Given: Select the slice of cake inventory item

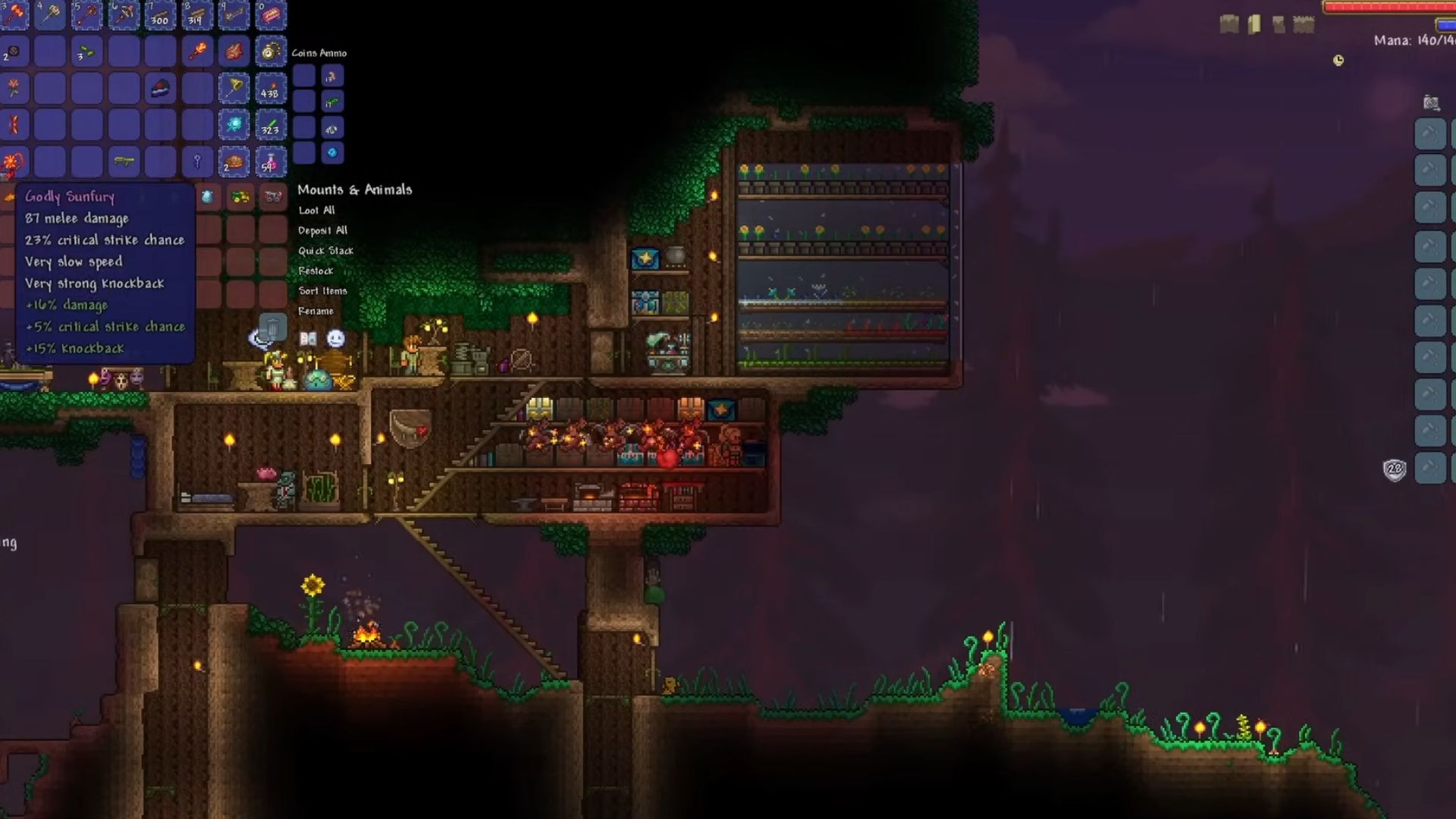Looking at the screenshot, I should 160,89.
